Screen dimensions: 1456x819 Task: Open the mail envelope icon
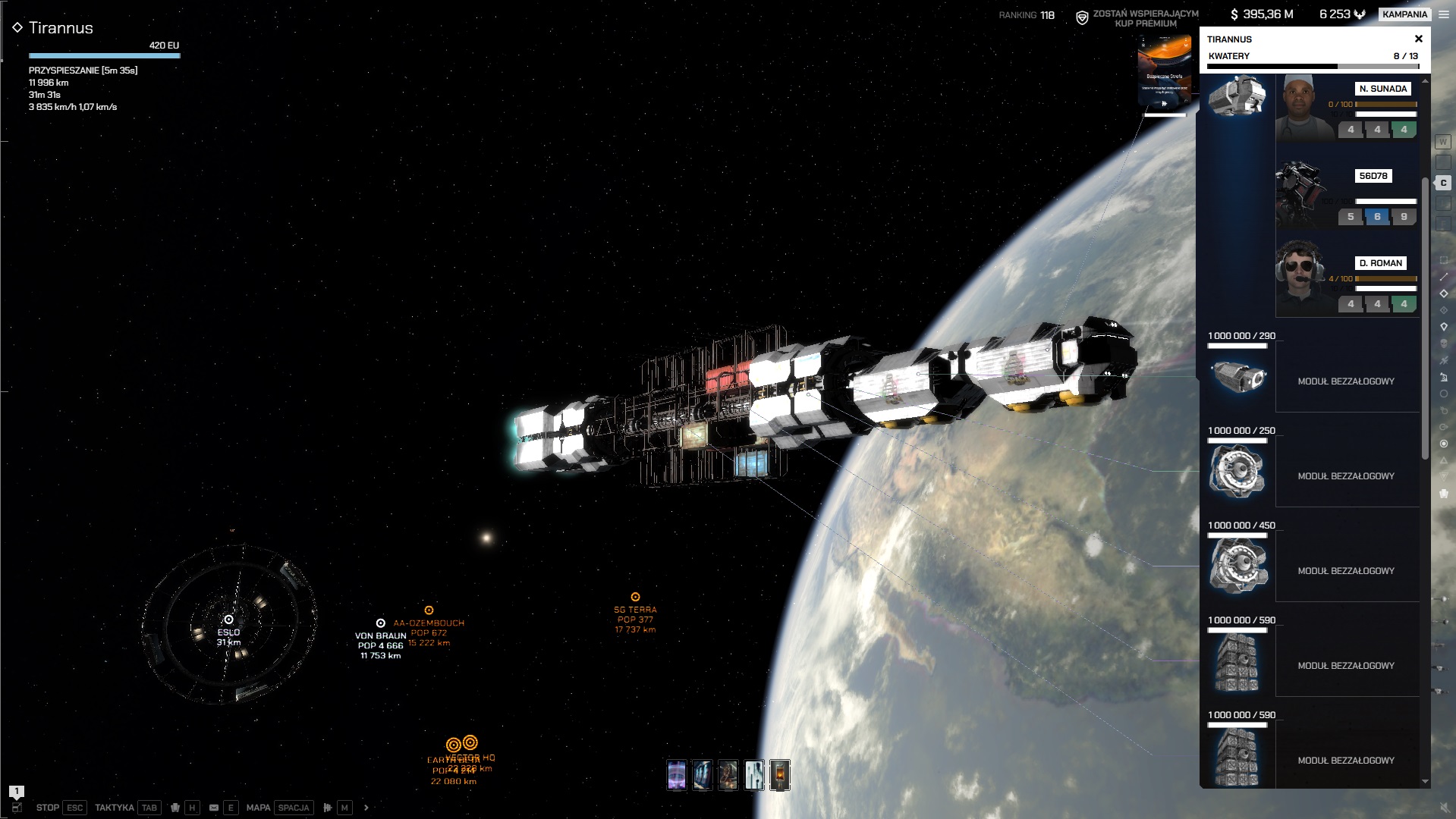tap(214, 808)
